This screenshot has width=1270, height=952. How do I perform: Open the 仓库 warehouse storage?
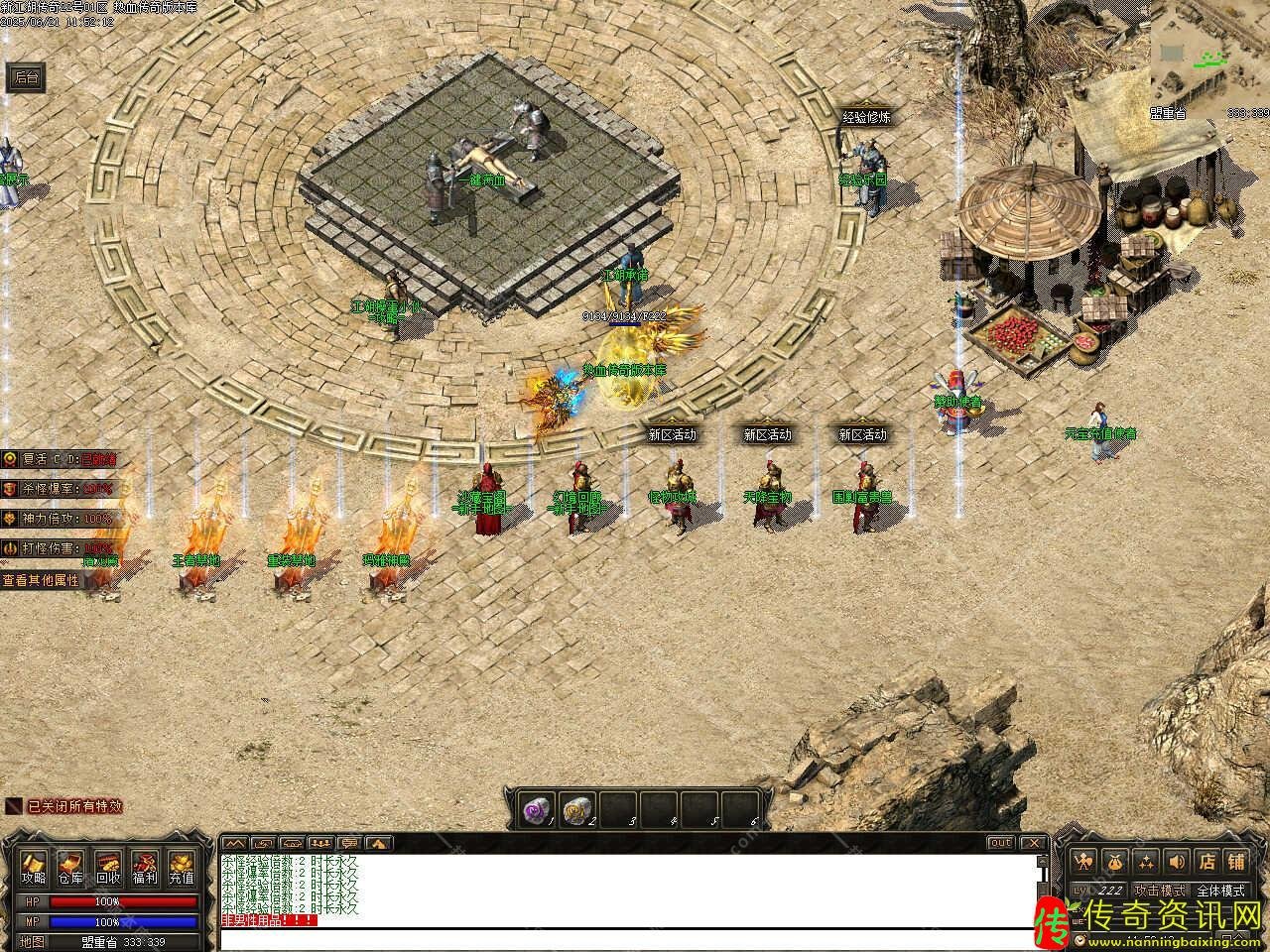(x=70, y=868)
